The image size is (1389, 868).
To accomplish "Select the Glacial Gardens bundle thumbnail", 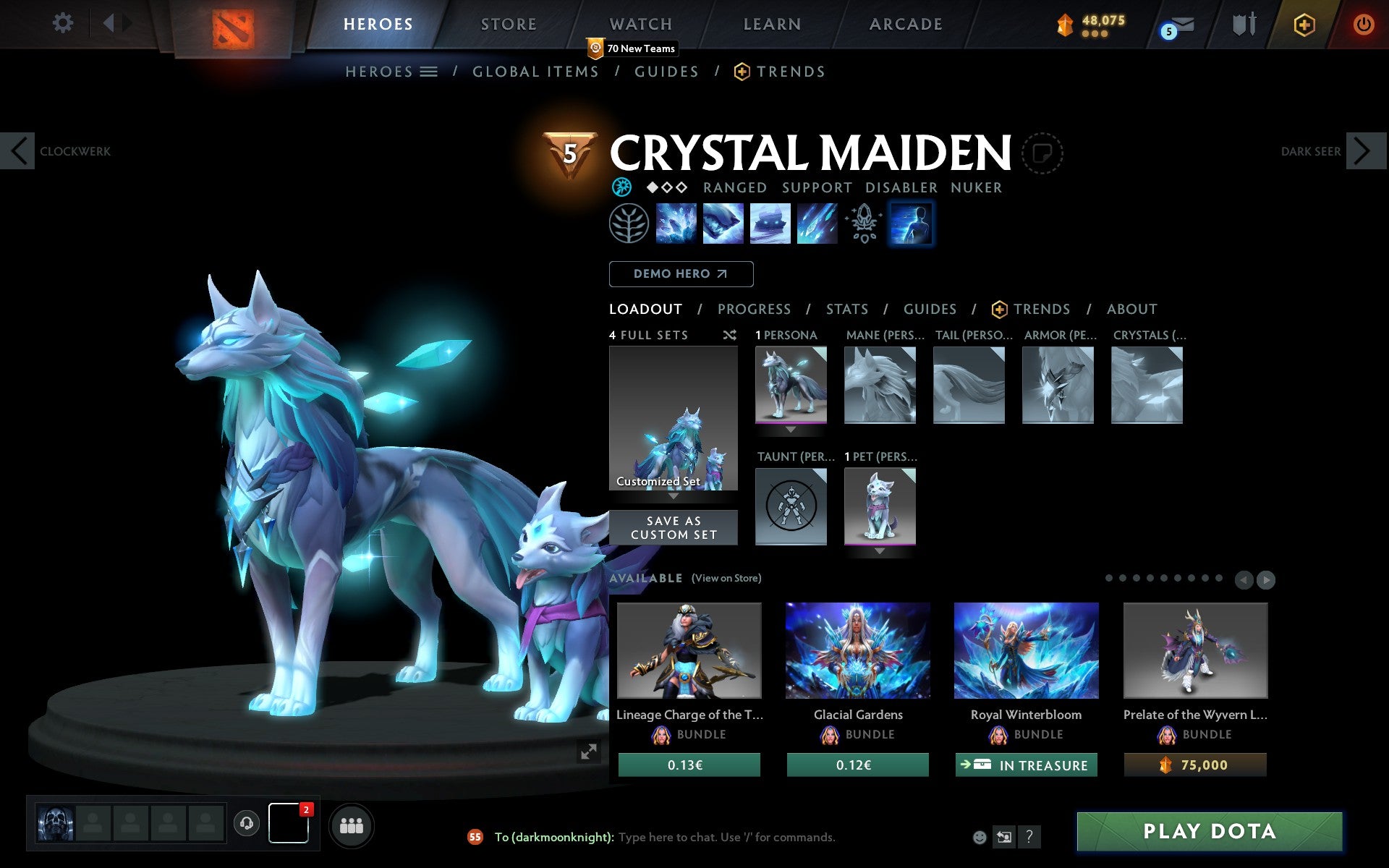I will pyautogui.click(x=857, y=650).
